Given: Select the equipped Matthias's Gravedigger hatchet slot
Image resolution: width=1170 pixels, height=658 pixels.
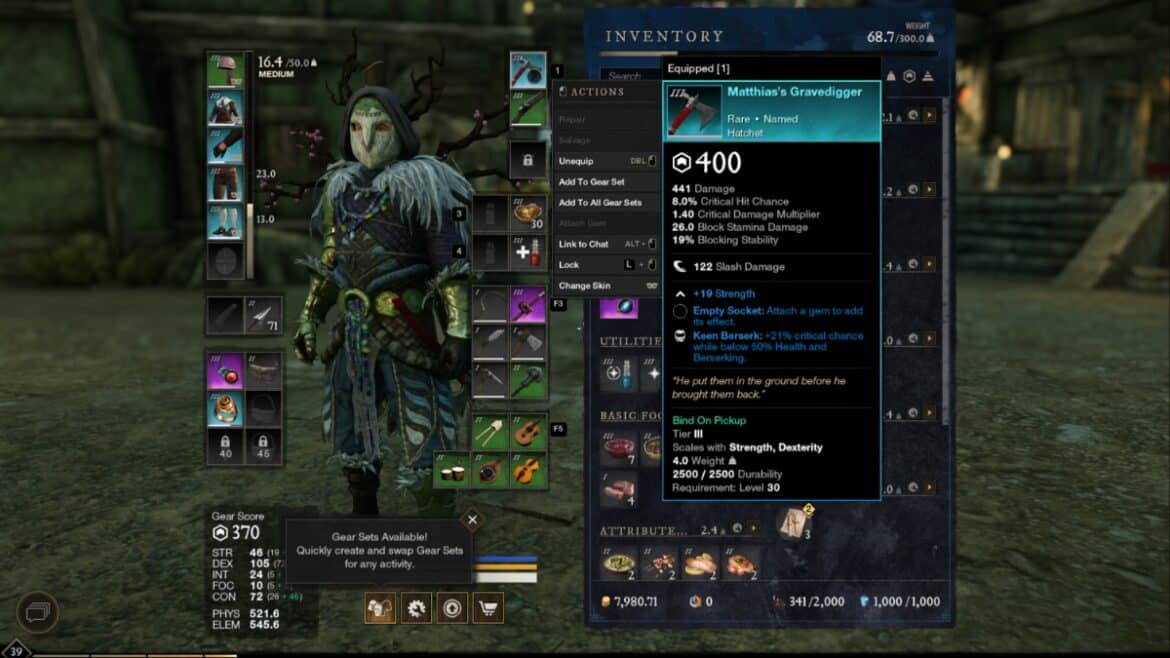Looking at the screenshot, I should (x=528, y=70).
